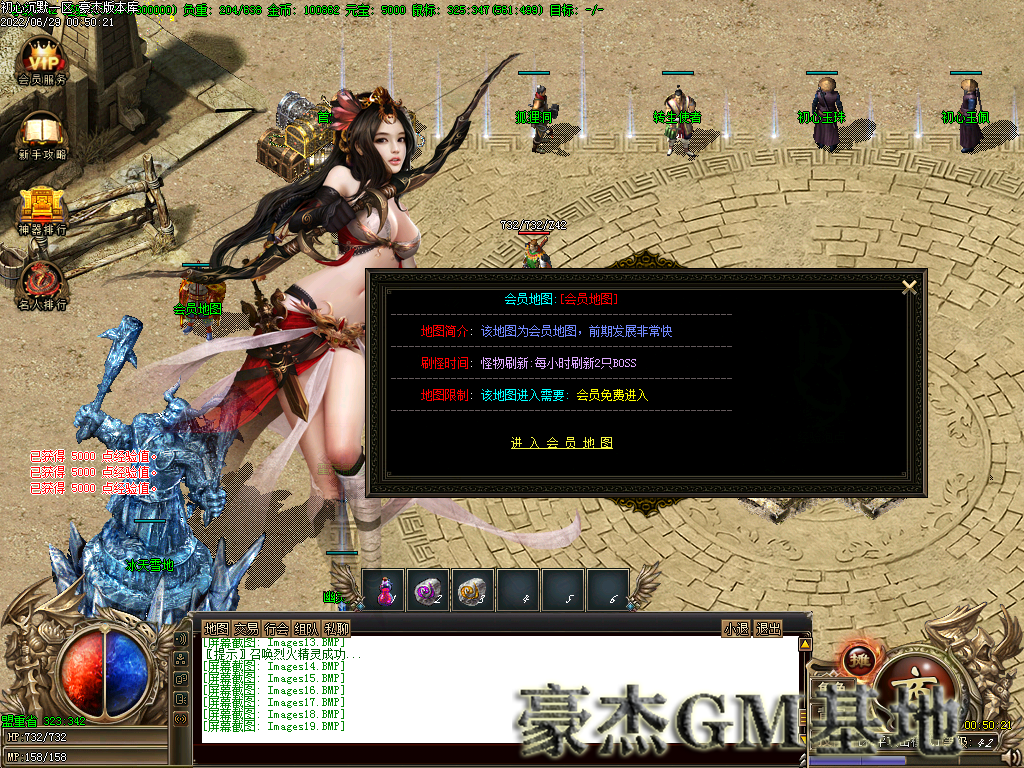Open the VIP 会员服务 menu
This screenshot has width=1024, height=768.
pos(42,58)
